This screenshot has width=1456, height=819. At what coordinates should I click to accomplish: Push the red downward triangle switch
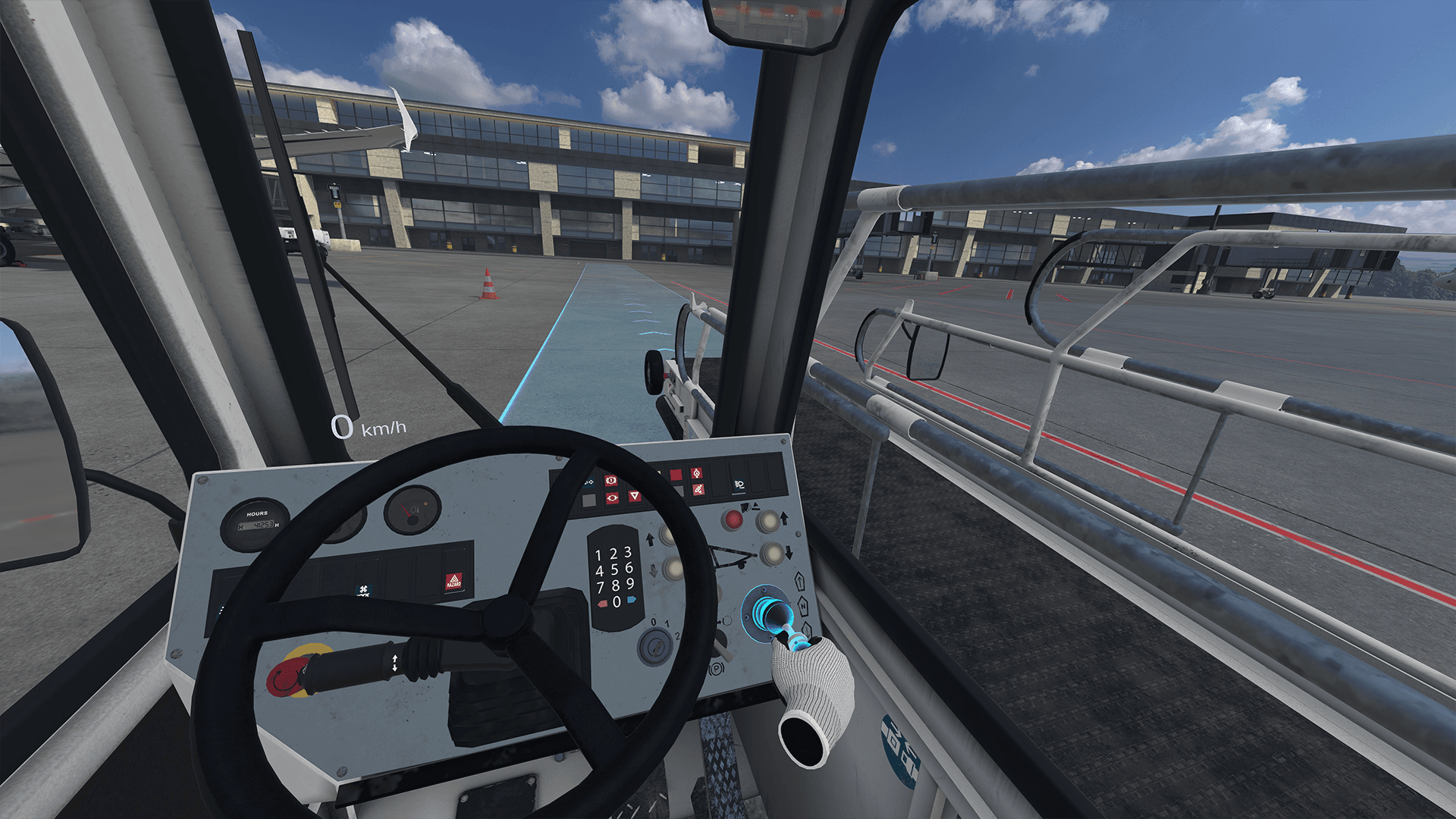(635, 497)
